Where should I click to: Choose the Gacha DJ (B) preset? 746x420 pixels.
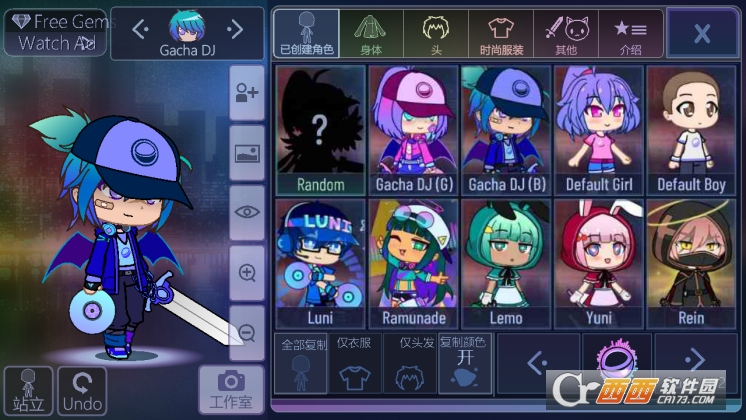(505, 130)
